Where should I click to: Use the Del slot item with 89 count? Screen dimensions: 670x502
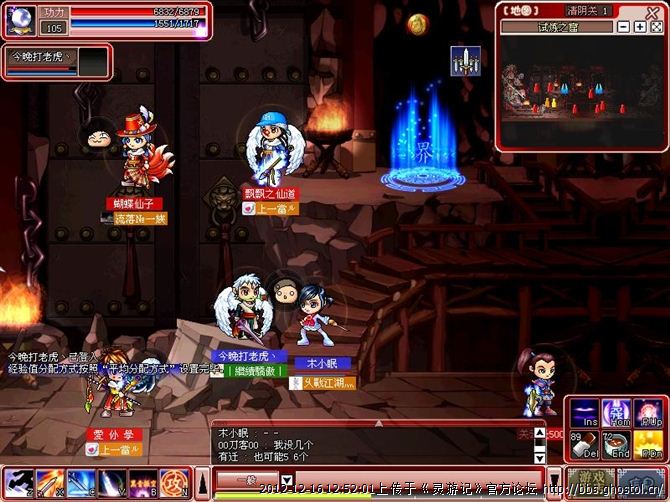click(584, 446)
